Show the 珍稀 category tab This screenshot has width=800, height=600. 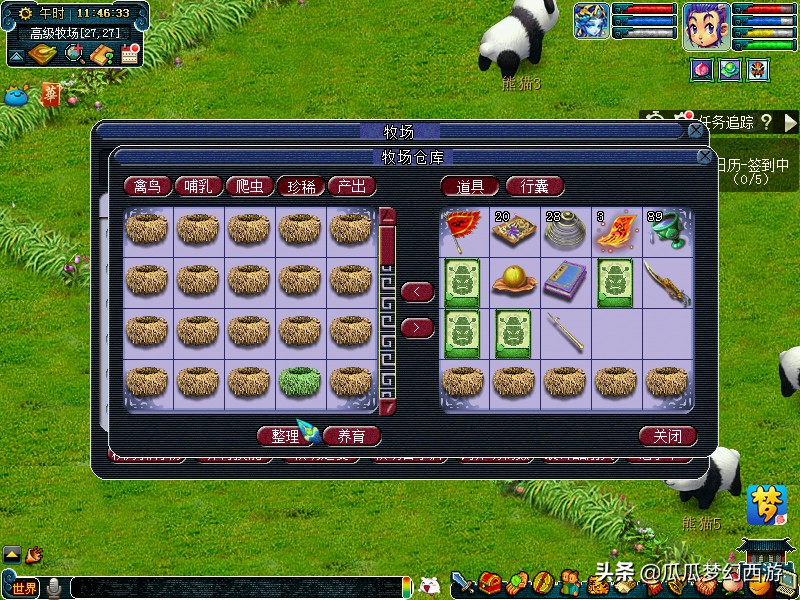click(301, 186)
